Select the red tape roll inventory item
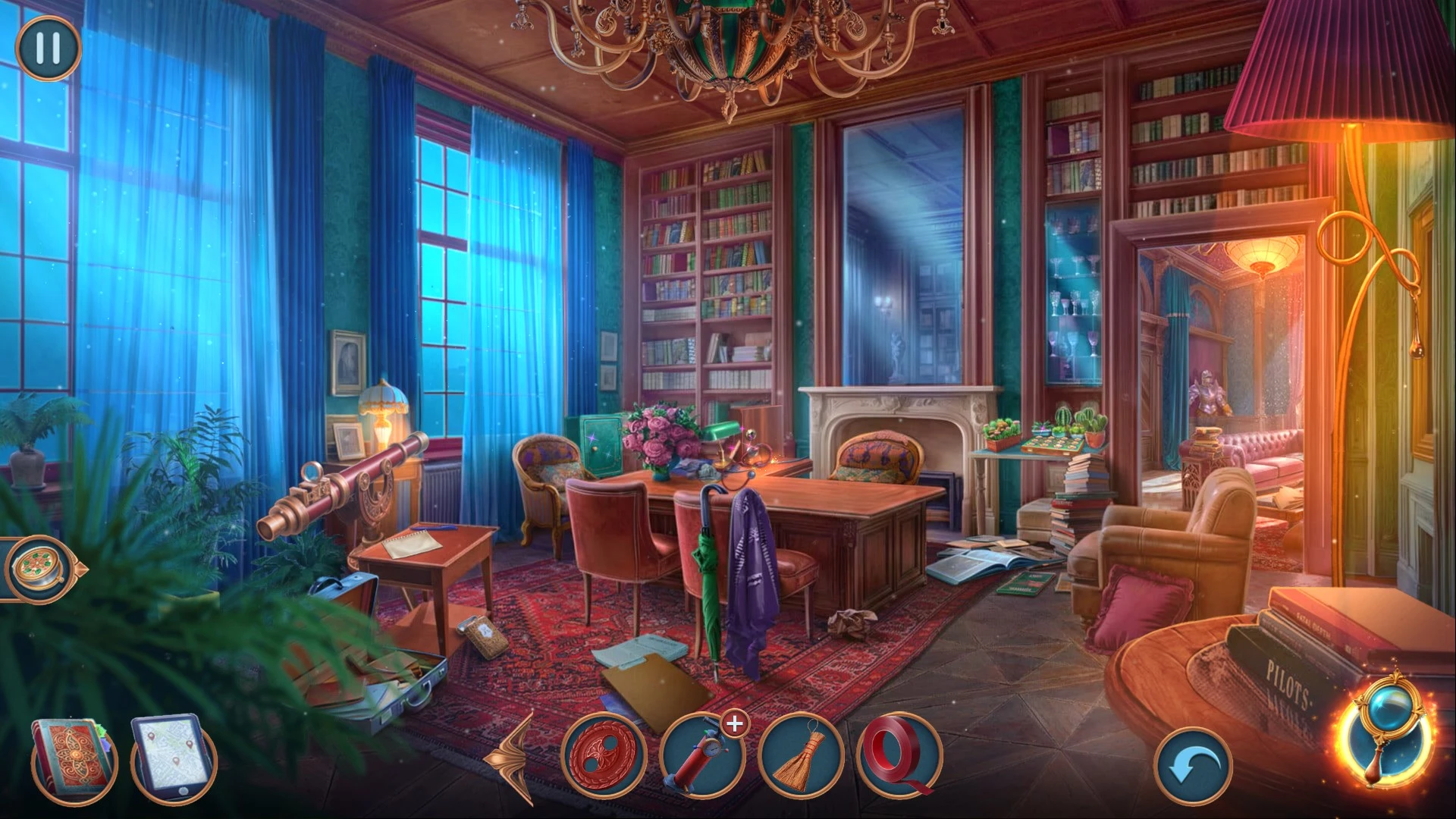The width and height of the screenshot is (1456, 819). (x=899, y=757)
